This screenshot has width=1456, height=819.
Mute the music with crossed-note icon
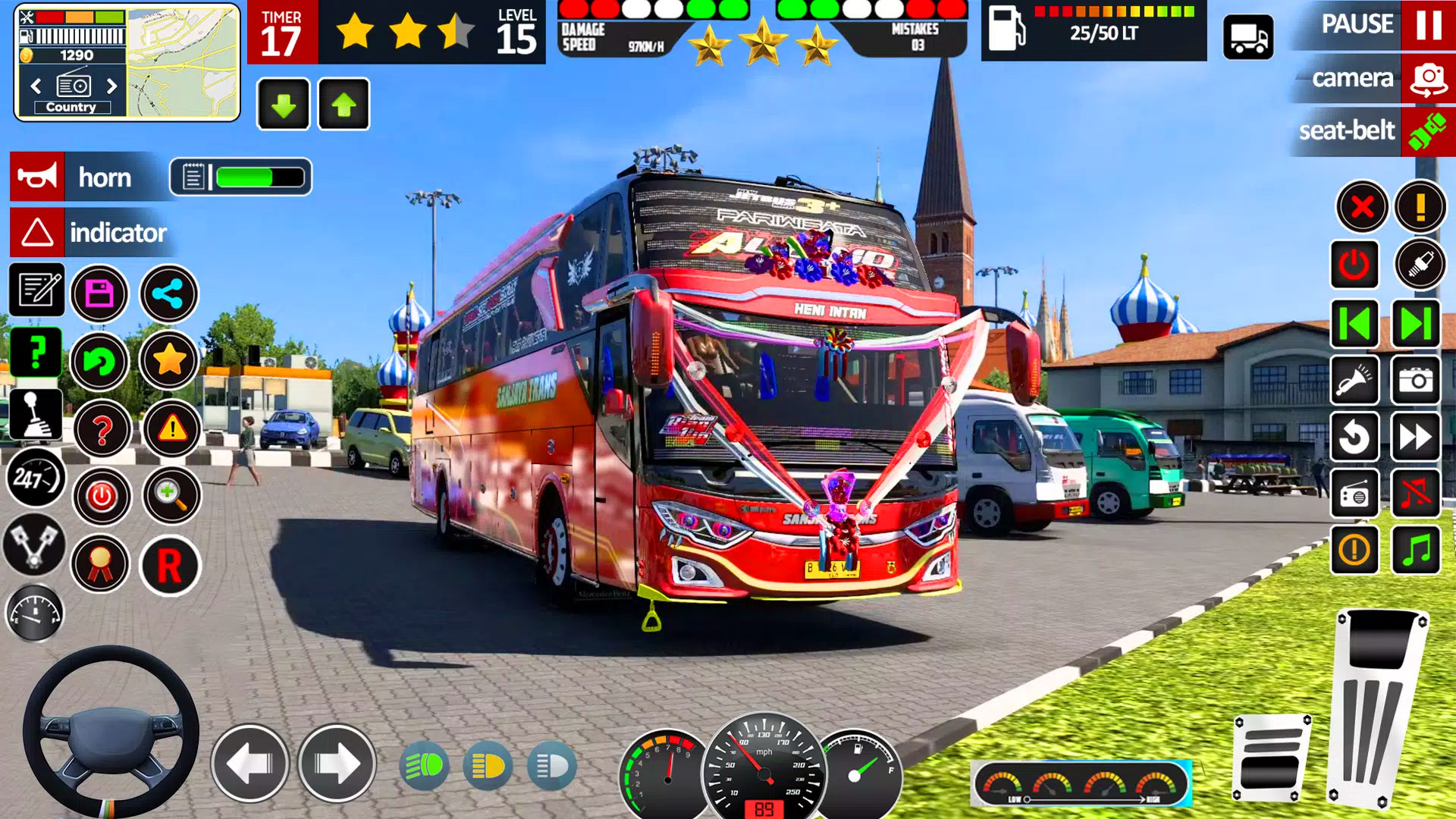coord(1415,494)
